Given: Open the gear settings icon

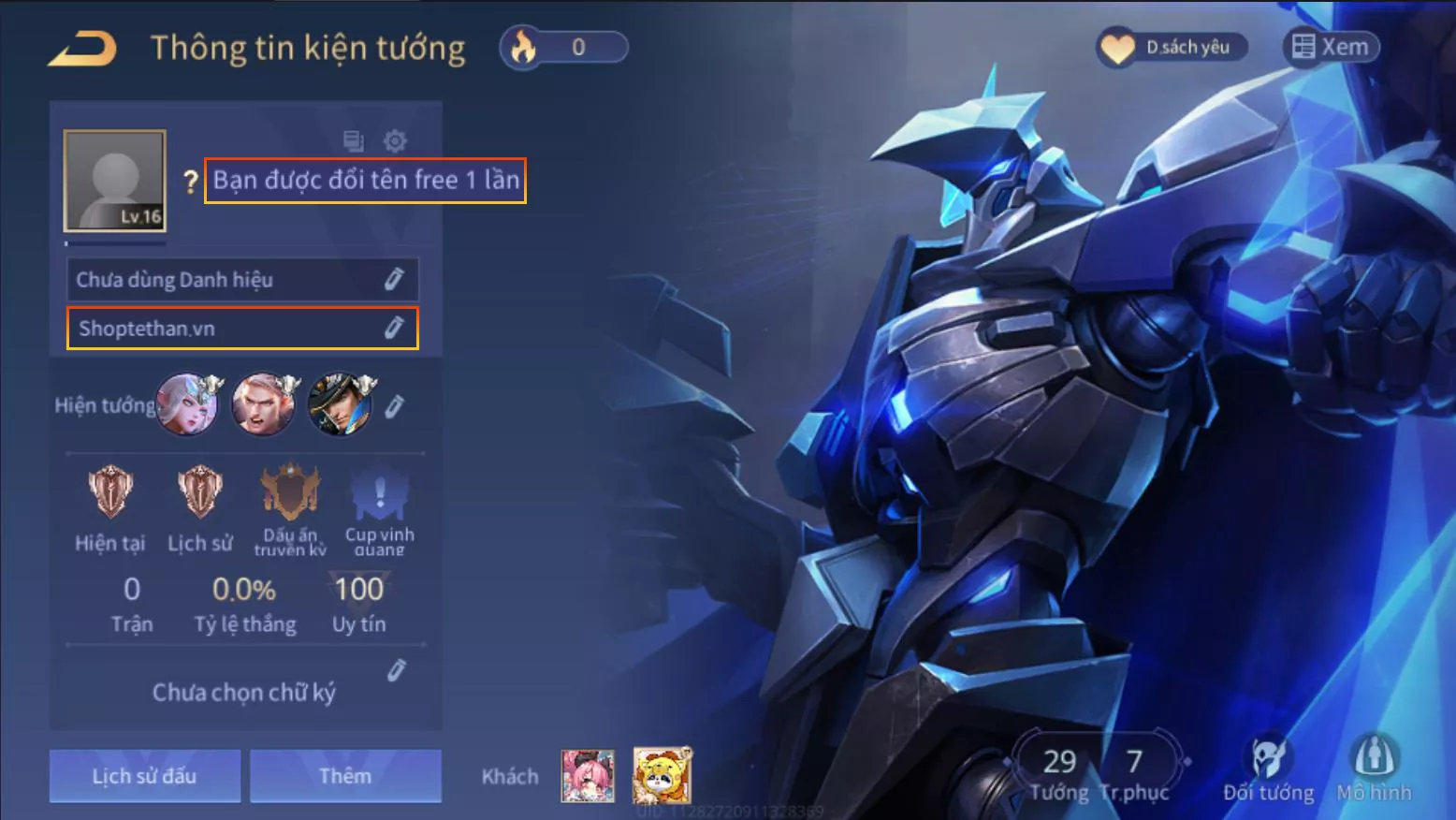Looking at the screenshot, I should pos(395,141).
